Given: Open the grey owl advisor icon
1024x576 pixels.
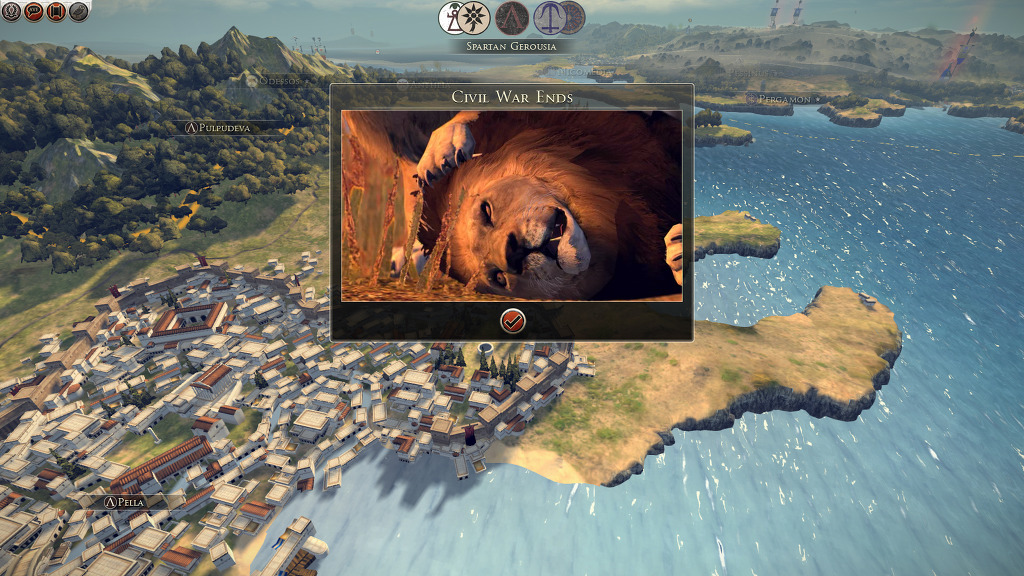Looking at the screenshot, I should (78, 11).
